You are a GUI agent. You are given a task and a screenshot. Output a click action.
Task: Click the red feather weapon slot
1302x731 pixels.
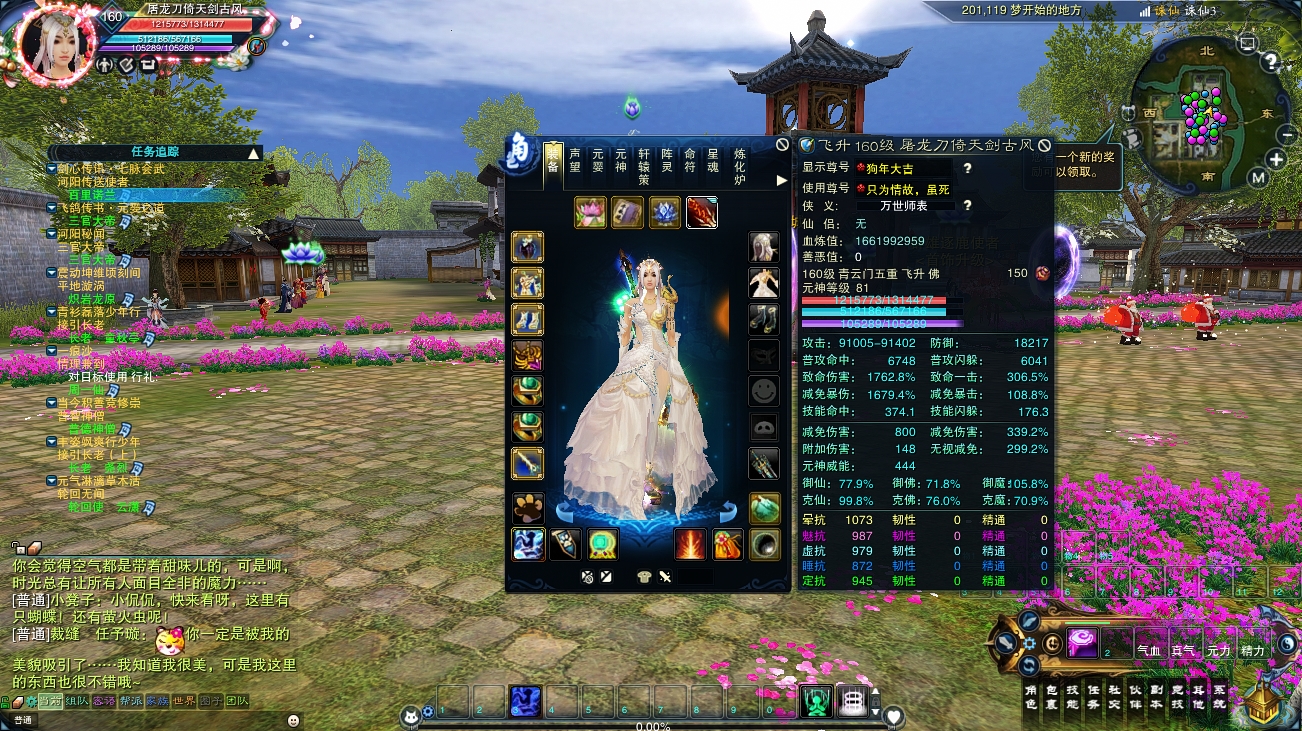(701, 213)
